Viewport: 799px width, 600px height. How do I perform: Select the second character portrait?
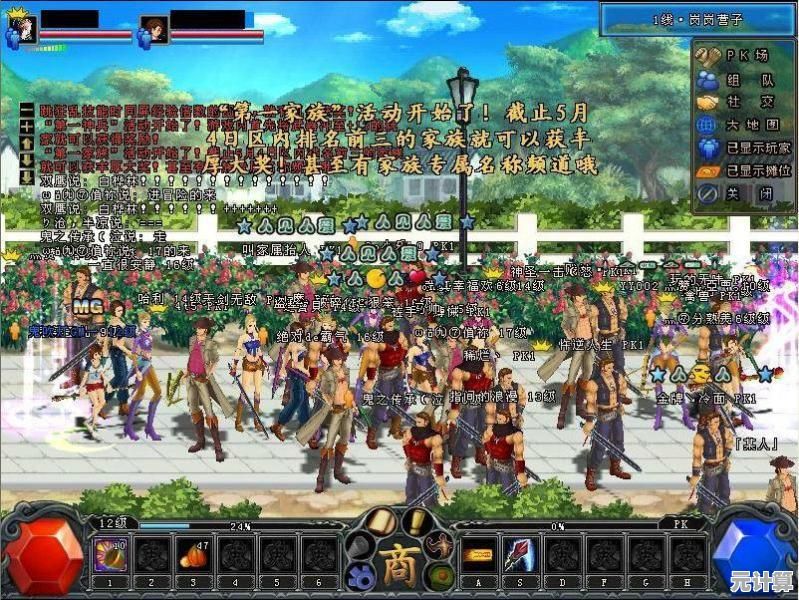coord(153,29)
